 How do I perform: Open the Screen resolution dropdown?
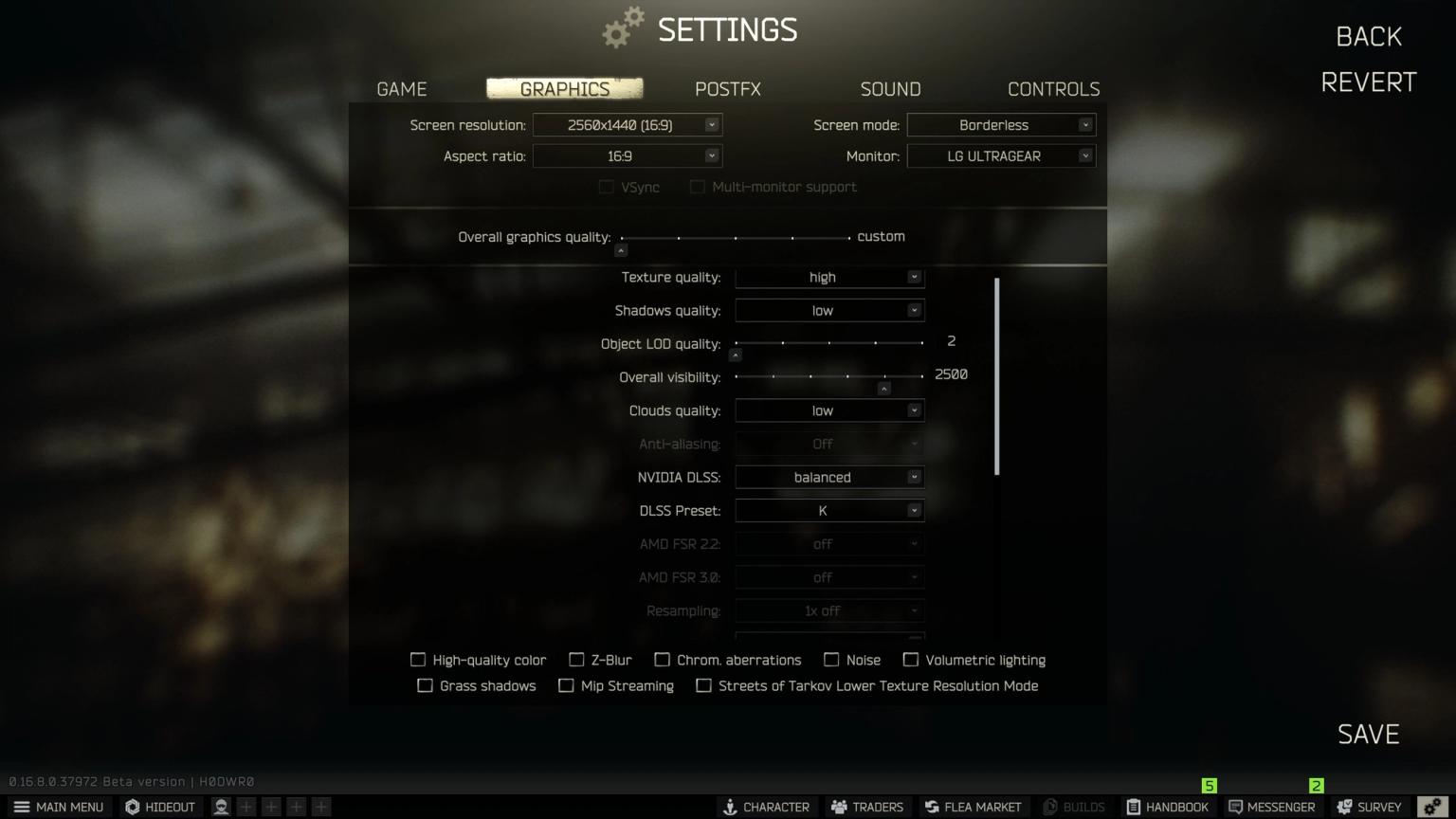click(x=627, y=124)
